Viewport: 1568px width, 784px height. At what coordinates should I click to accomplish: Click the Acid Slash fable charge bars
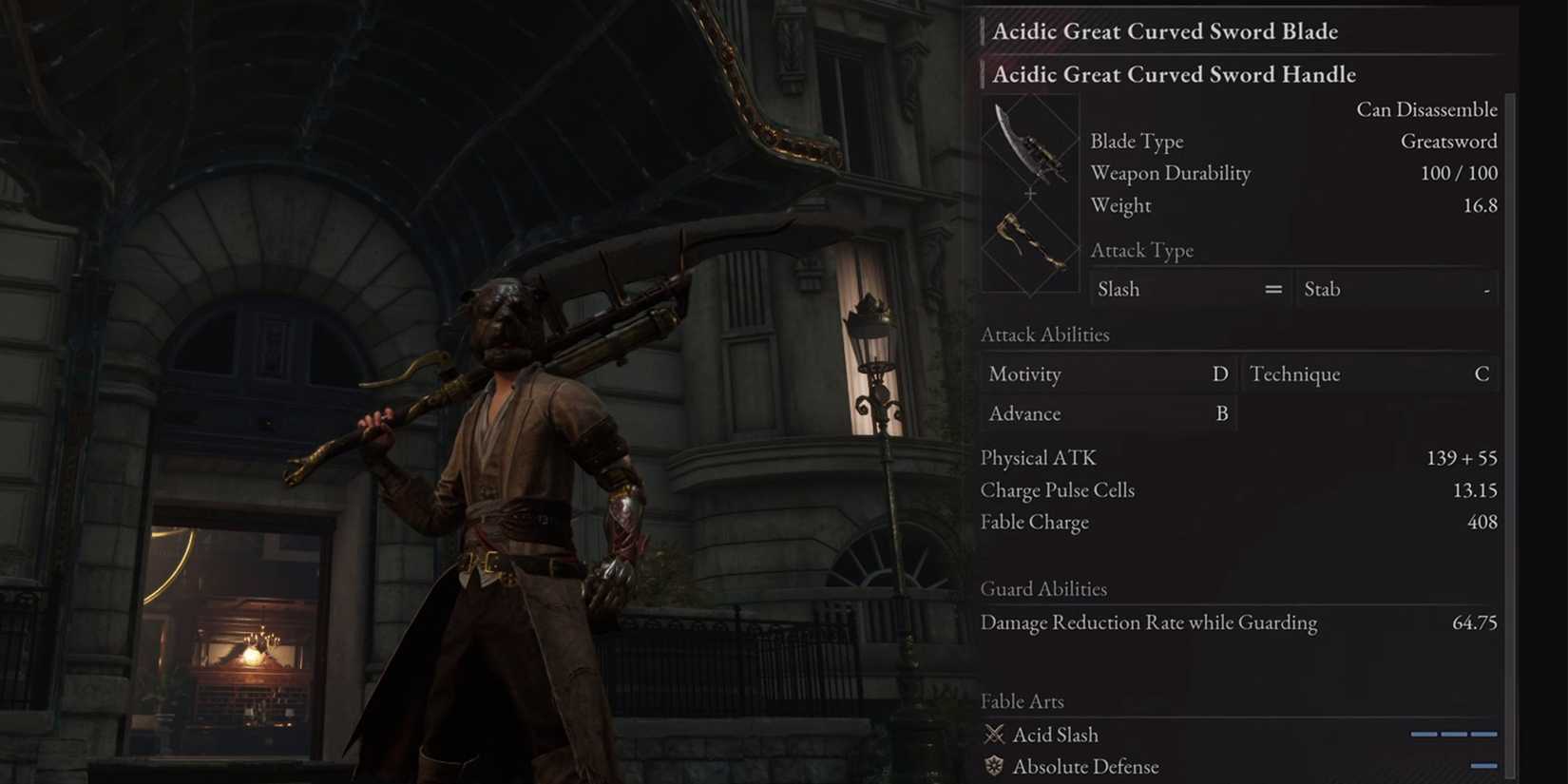click(1452, 734)
